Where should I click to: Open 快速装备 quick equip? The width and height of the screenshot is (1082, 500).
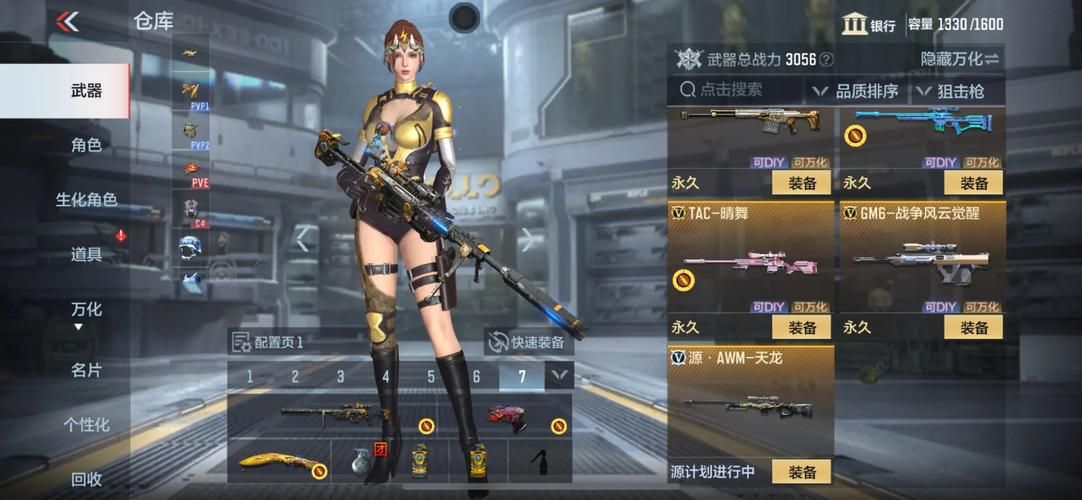click(526, 342)
